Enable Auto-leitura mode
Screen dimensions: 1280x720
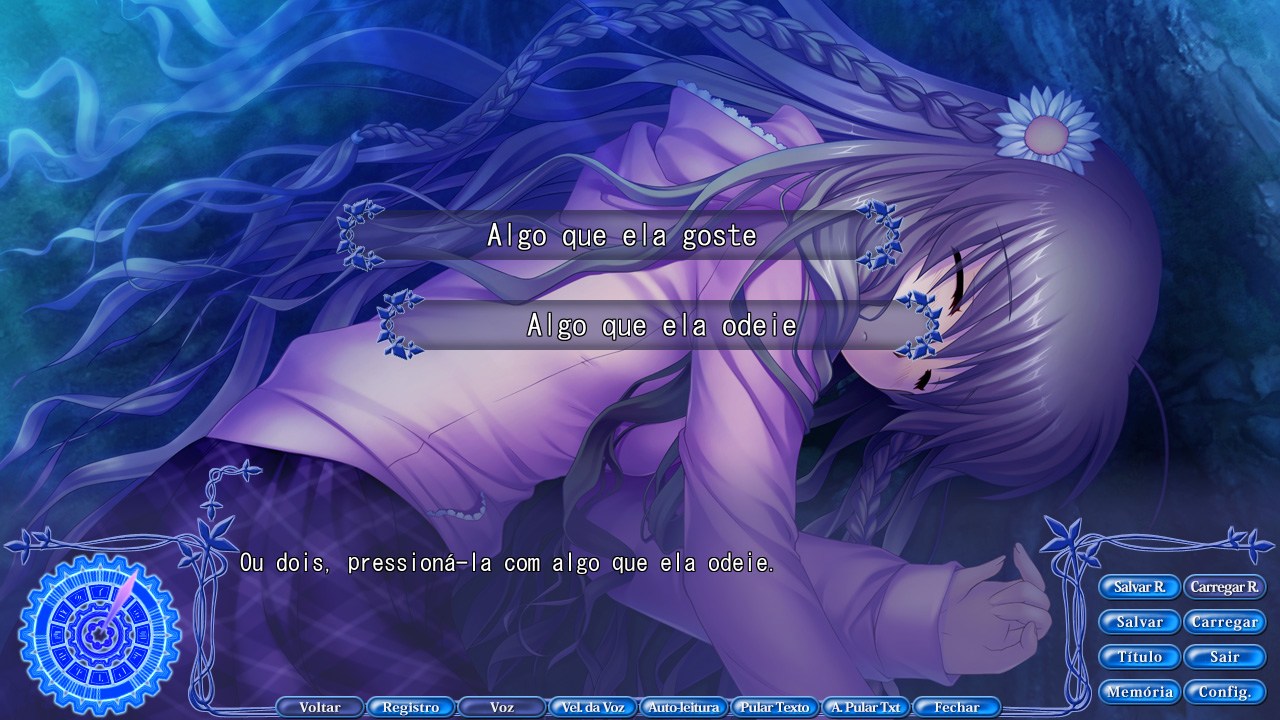[682, 706]
